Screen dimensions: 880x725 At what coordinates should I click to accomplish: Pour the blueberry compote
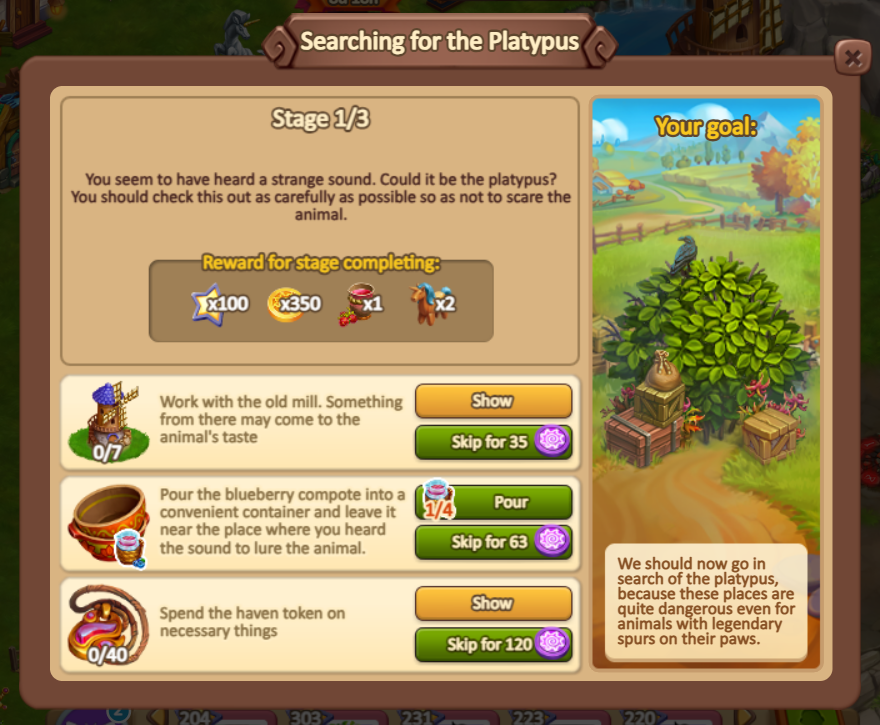click(510, 501)
